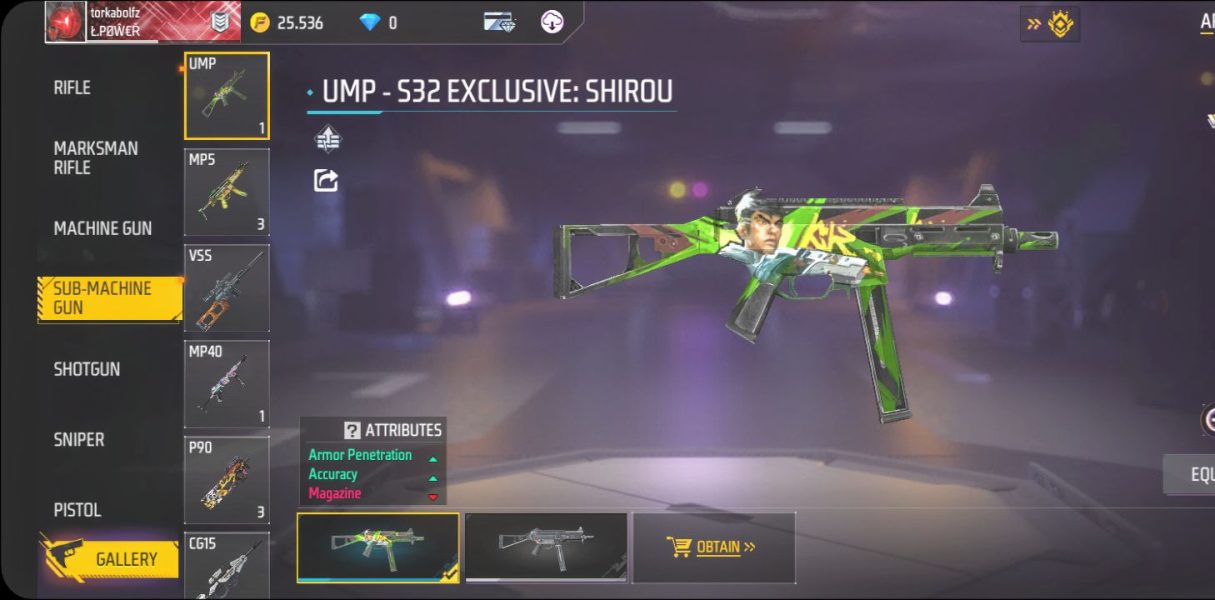Open the Attributes help question mark

[x=352, y=430]
